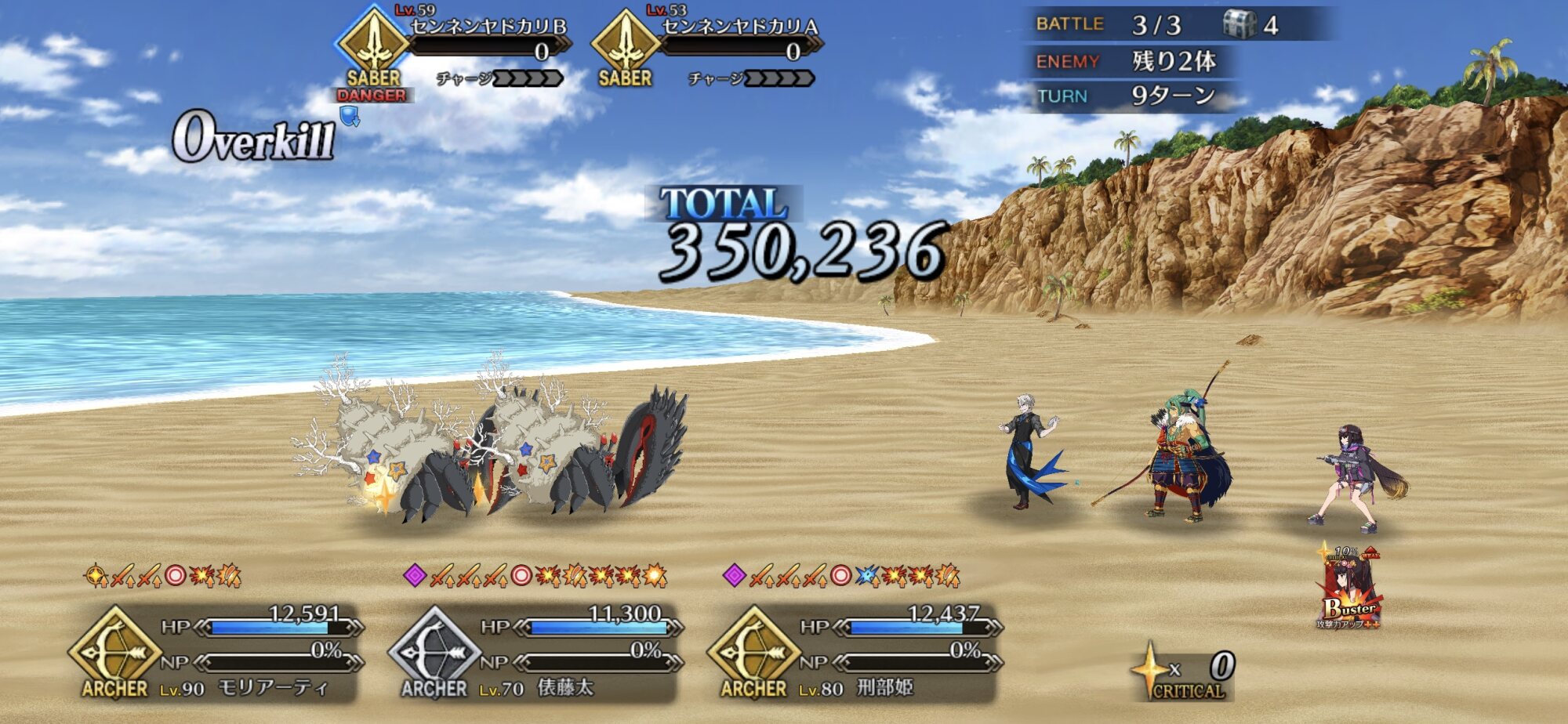Select the Buster command card
The height and width of the screenshot is (724, 1568).
1349,588
